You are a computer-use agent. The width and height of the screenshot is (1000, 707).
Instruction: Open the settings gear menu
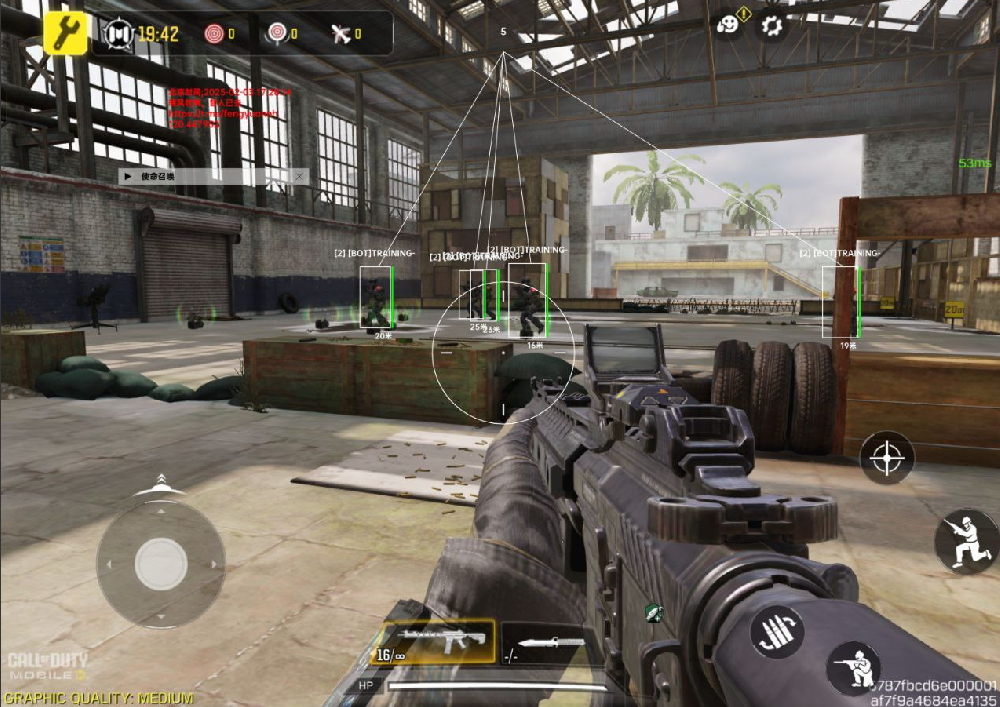point(772,26)
